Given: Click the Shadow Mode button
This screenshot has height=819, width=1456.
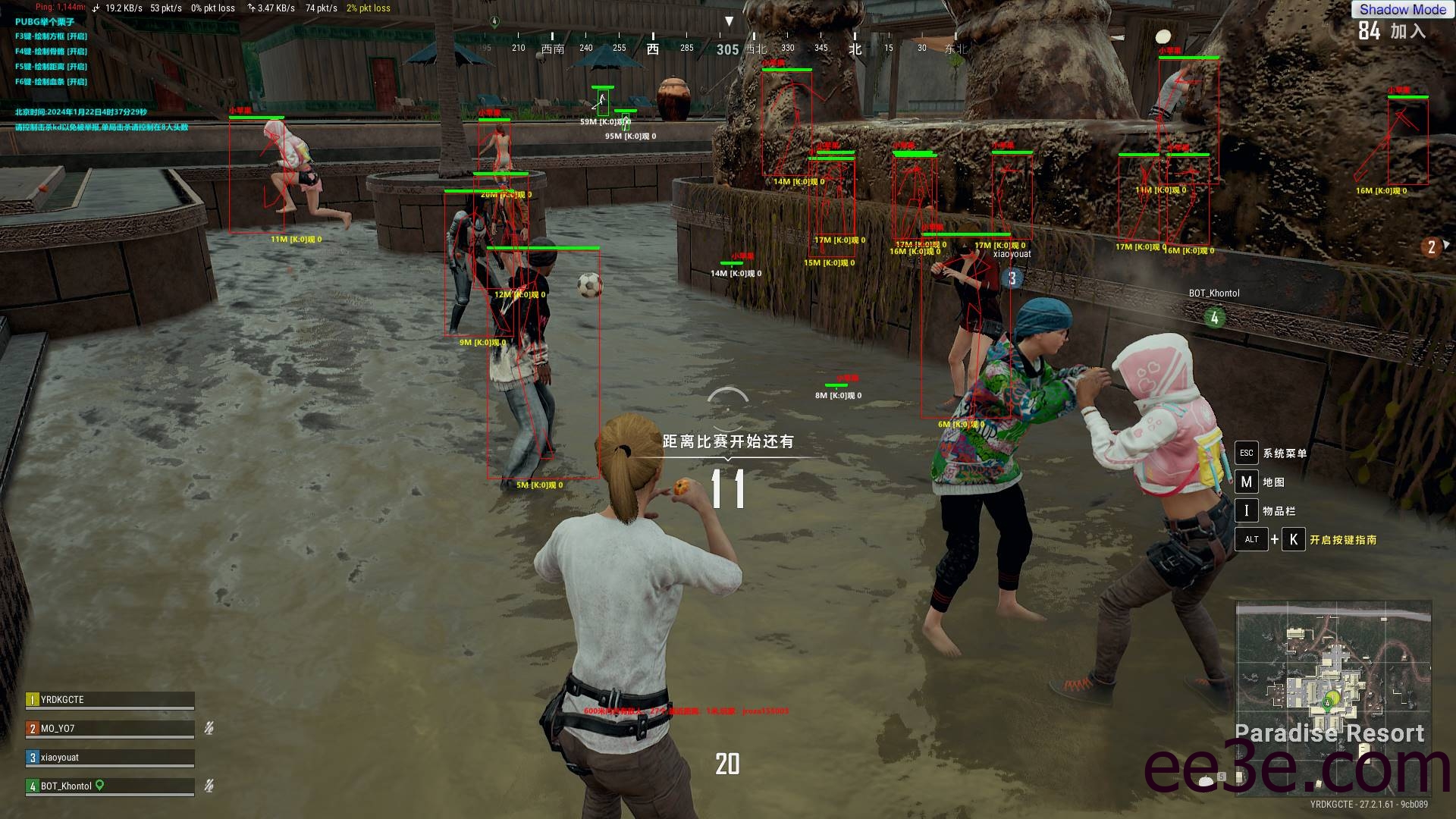Looking at the screenshot, I should (1402, 10).
